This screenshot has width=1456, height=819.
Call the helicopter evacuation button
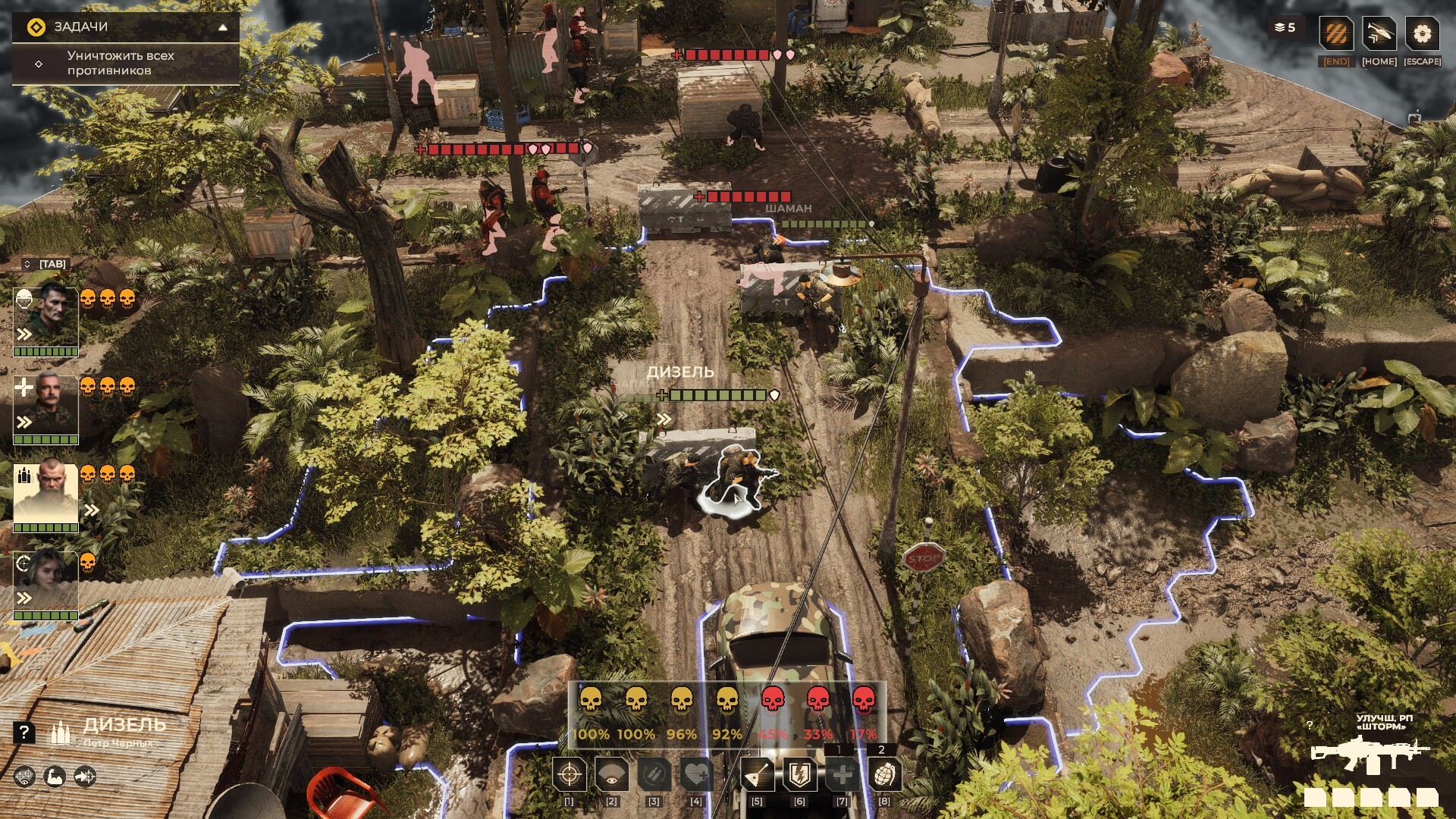pyautogui.click(x=1379, y=34)
